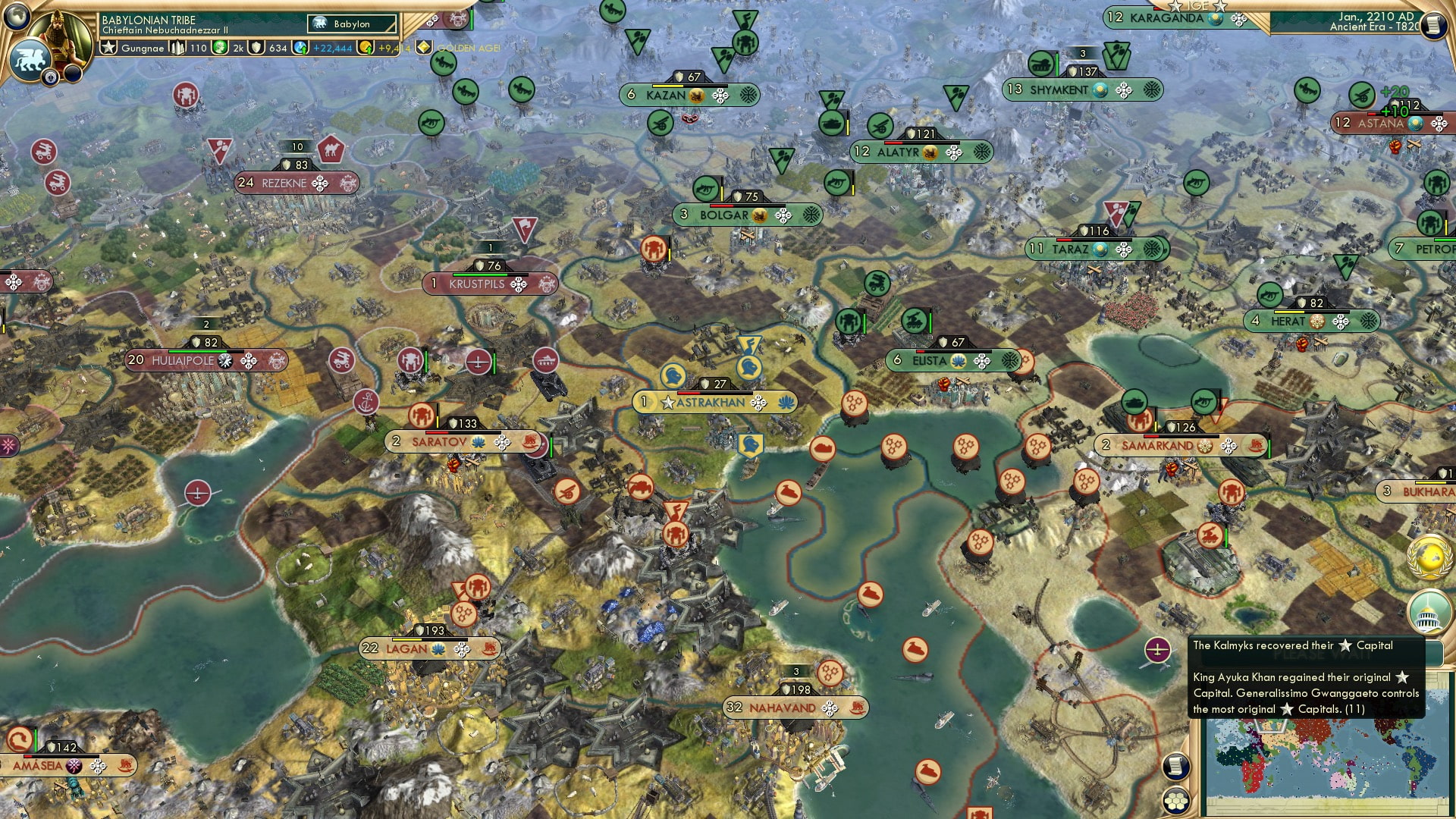Click the happiness star icon beside Gungnae

point(108,47)
